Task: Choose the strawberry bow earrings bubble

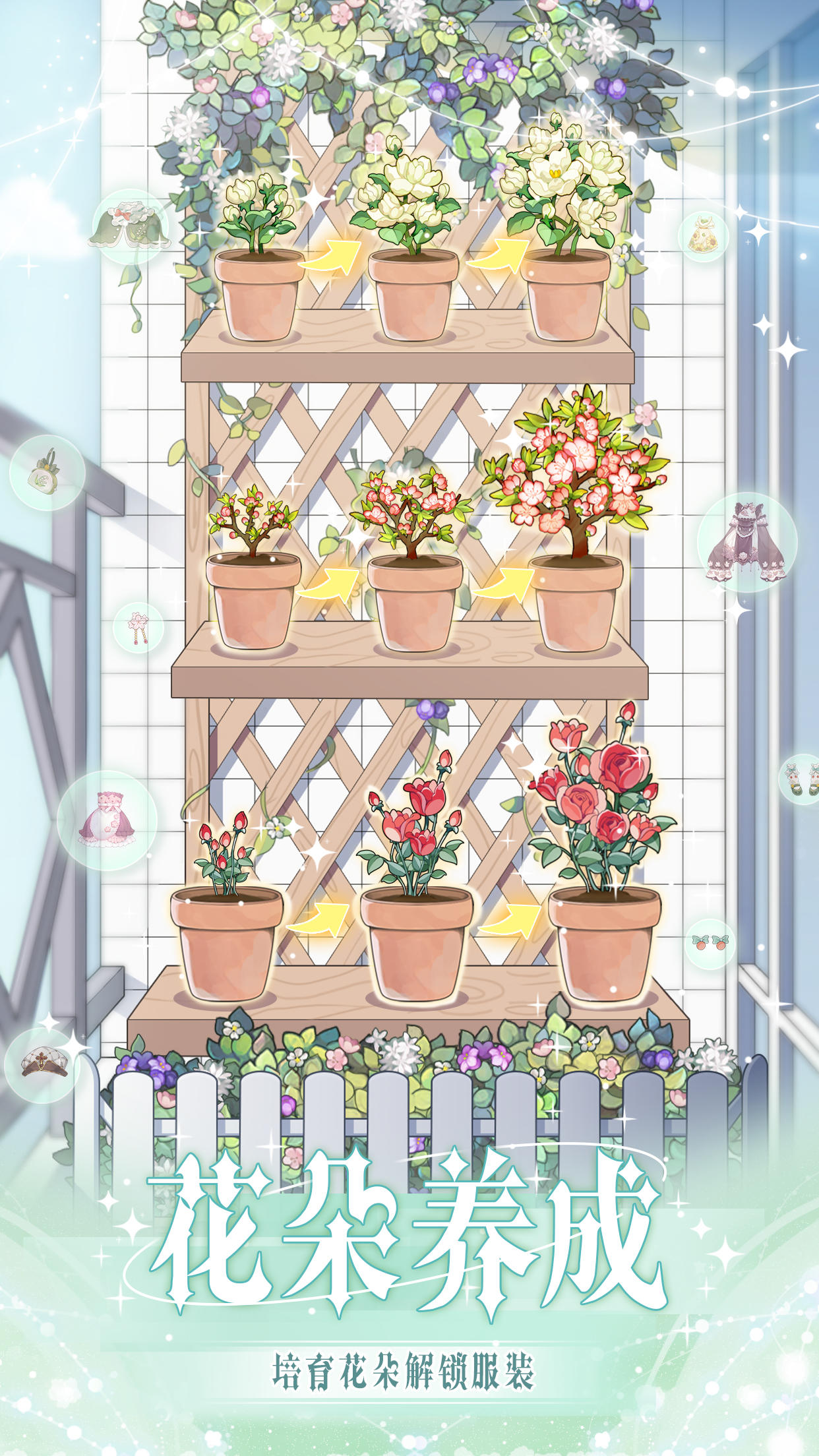Action: pos(710,944)
